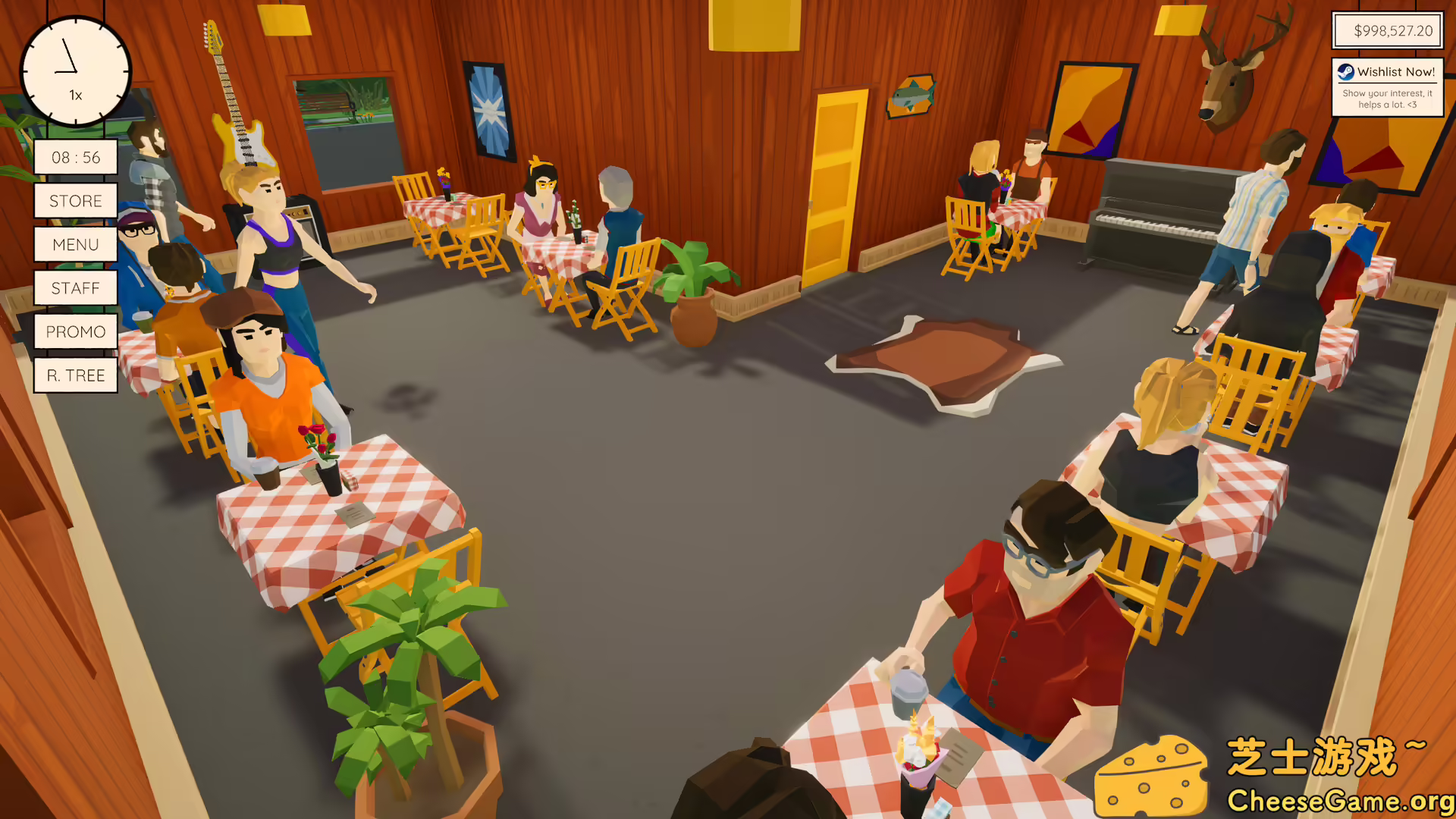
Task: Open the STORE panel
Action: point(75,201)
